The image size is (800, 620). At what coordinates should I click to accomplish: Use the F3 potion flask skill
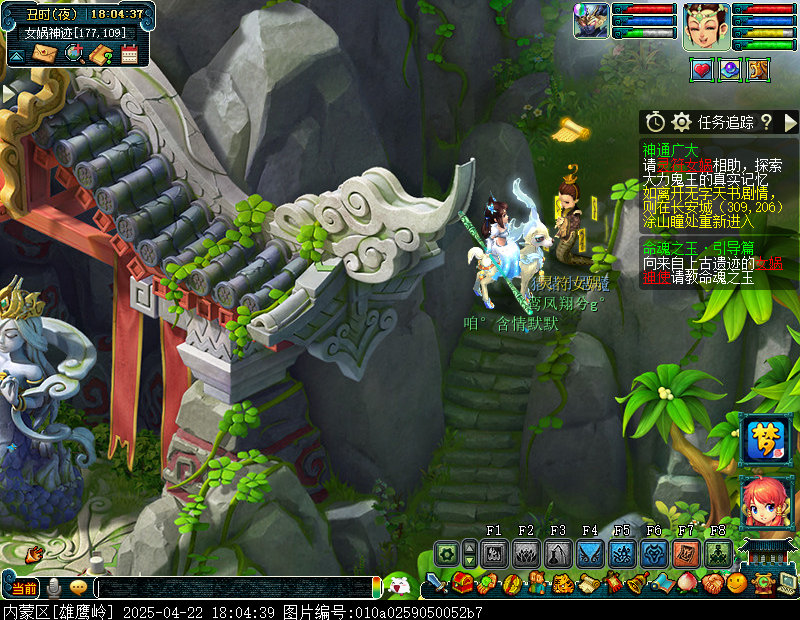[x=558, y=554]
